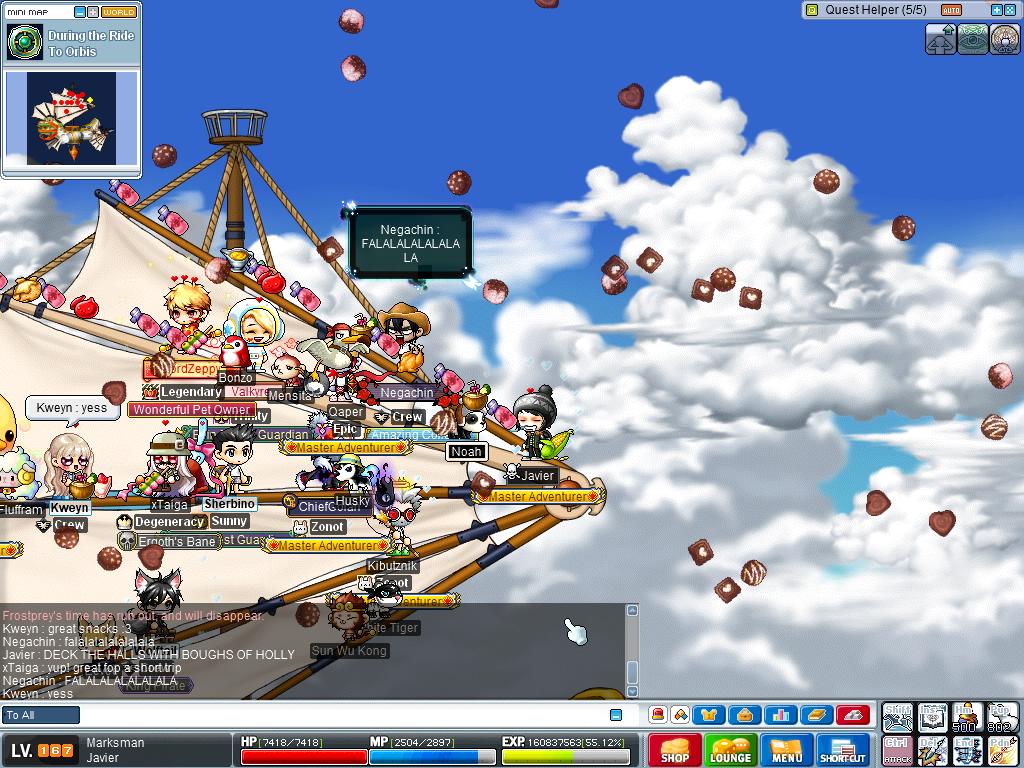Open the character equipment shirt icon

tap(710, 715)
